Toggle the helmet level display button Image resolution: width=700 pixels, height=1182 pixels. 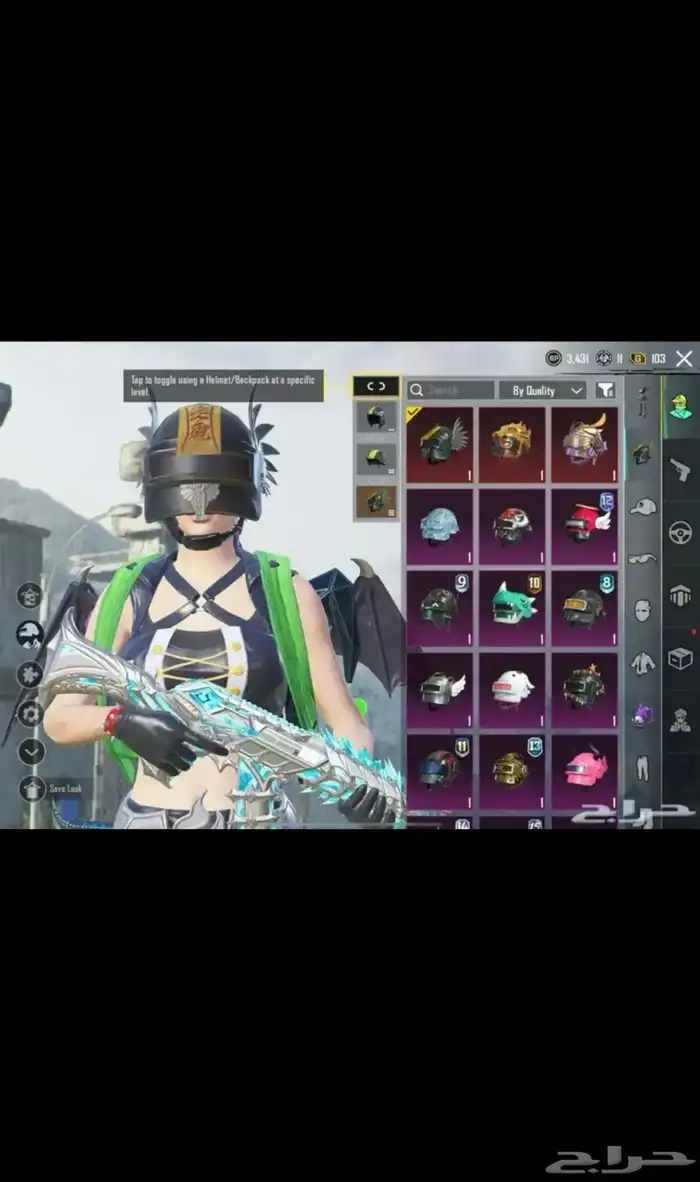(376, 386)
